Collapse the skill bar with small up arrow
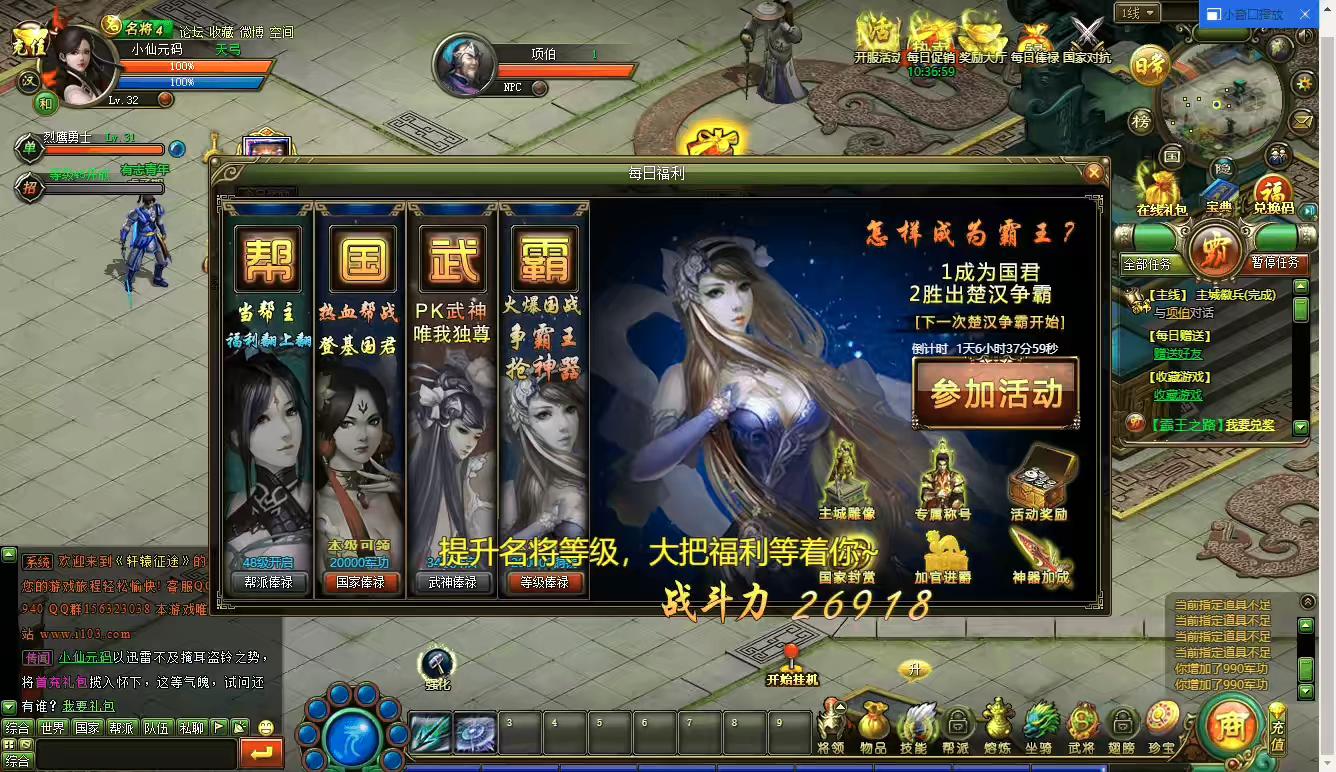Image resolution: width=1336 pixels, height=772 pixels. click(839, 706)
